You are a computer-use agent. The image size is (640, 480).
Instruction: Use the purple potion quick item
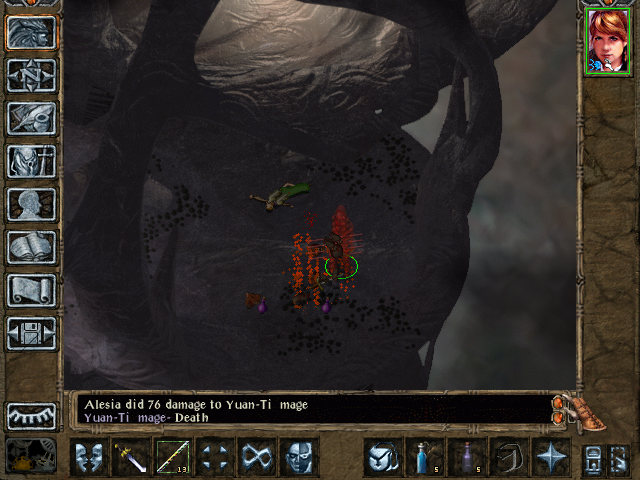coord(467,456)
